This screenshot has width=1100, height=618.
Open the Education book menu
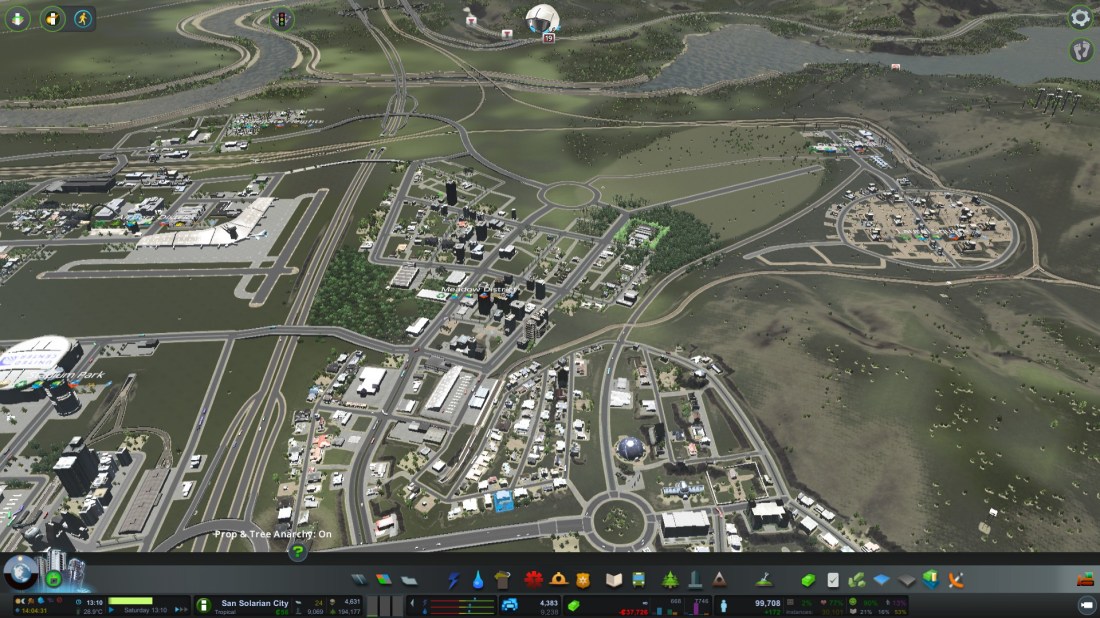coord(614,580)
